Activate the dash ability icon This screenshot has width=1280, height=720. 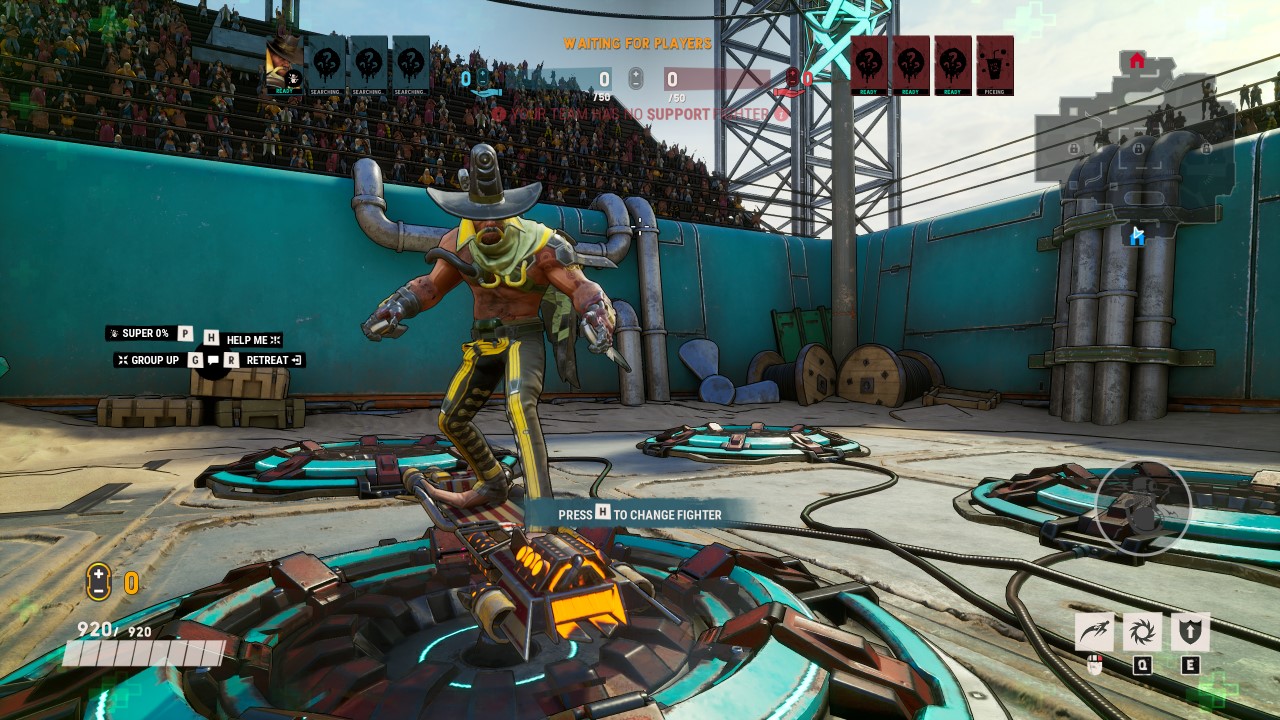pyautogui.click(x=1094, y=632)
